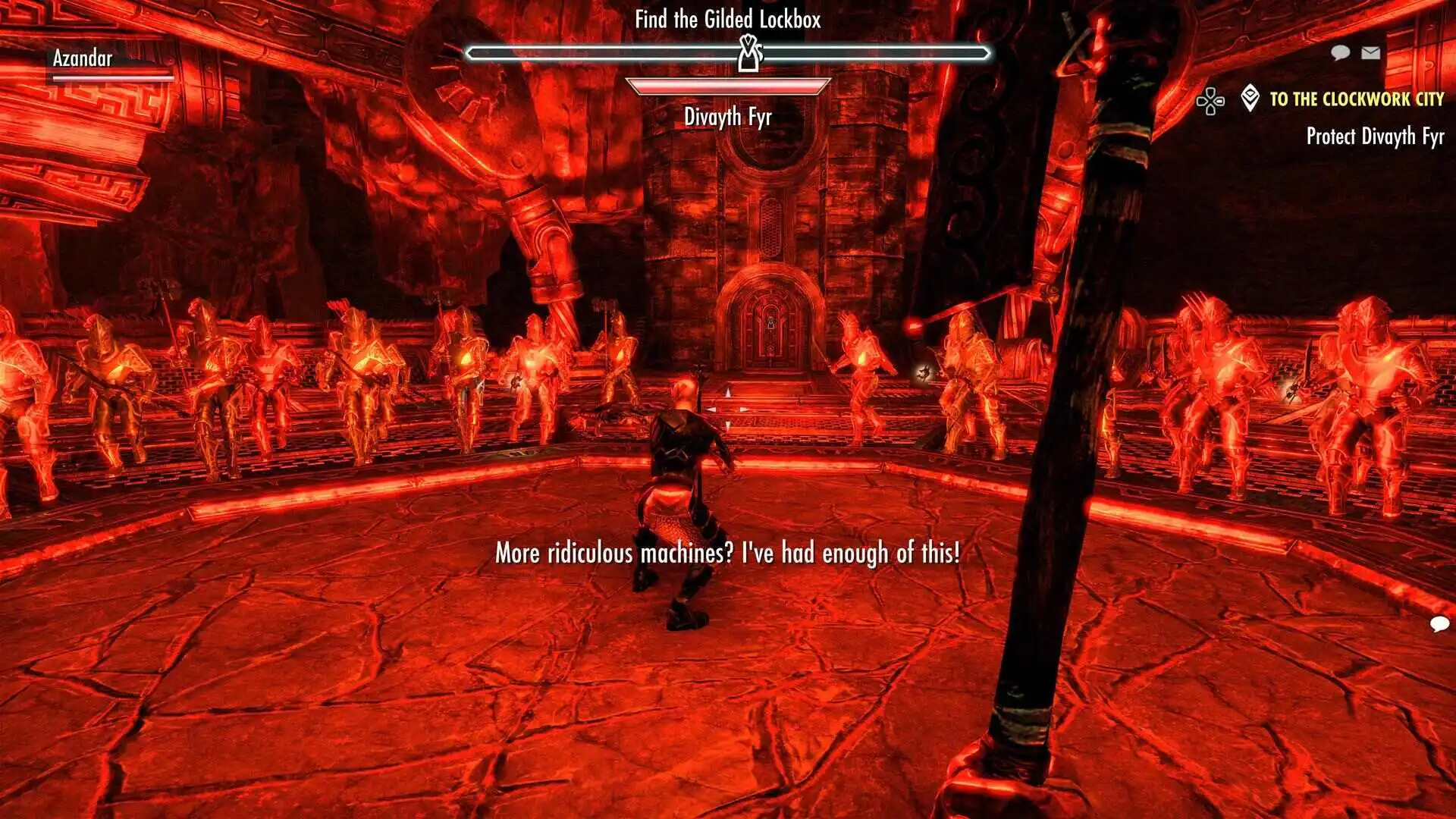Image resolution: width=1456 pixels, height=819 pixels.
Task: Open the chat bubble at the right screen edge
Action: [x=1439, y=624]
